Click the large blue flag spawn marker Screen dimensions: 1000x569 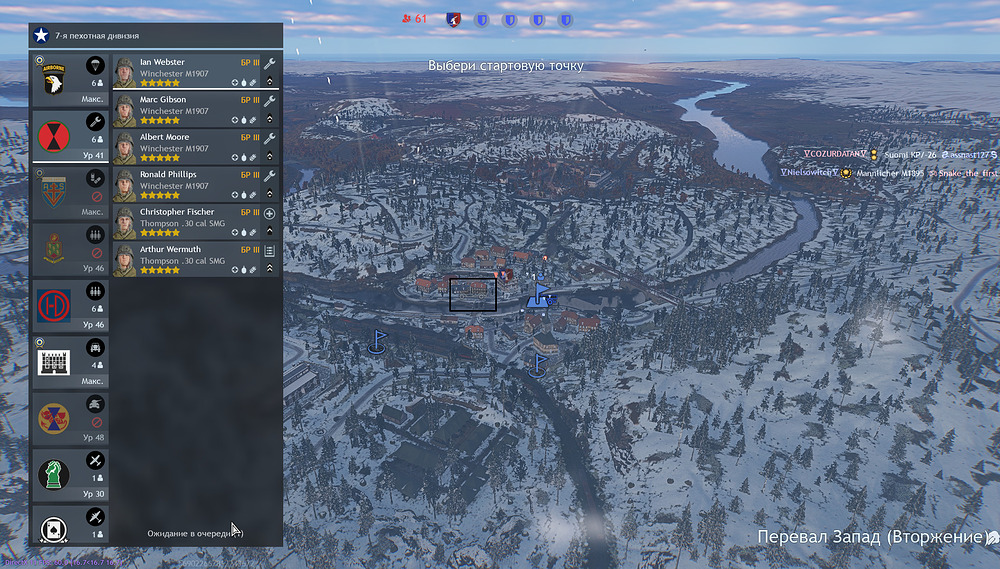click(540, 295)
